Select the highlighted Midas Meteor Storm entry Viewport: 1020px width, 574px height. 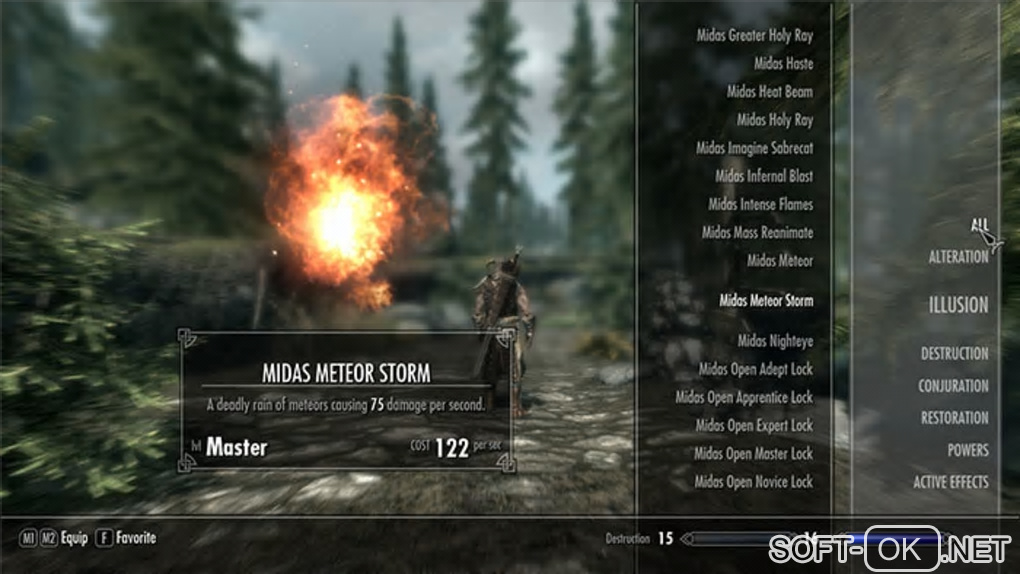click(x=766, y=300)
